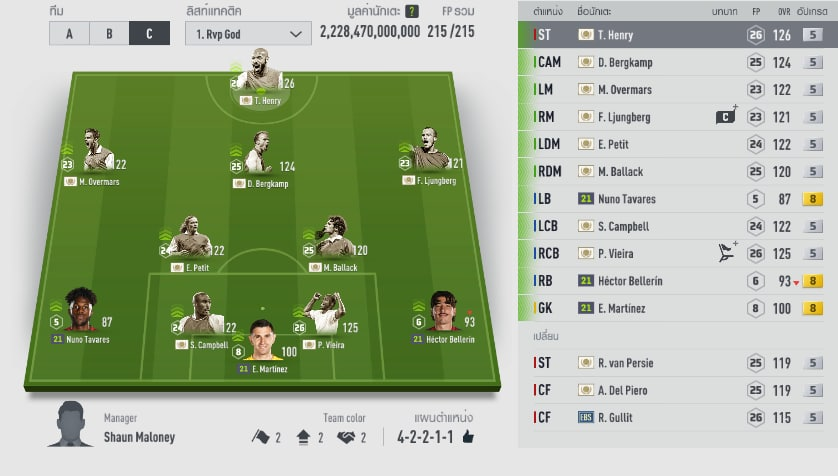
Task: Open the Rvp God tactics dropdown
Action: pos(247,33)
